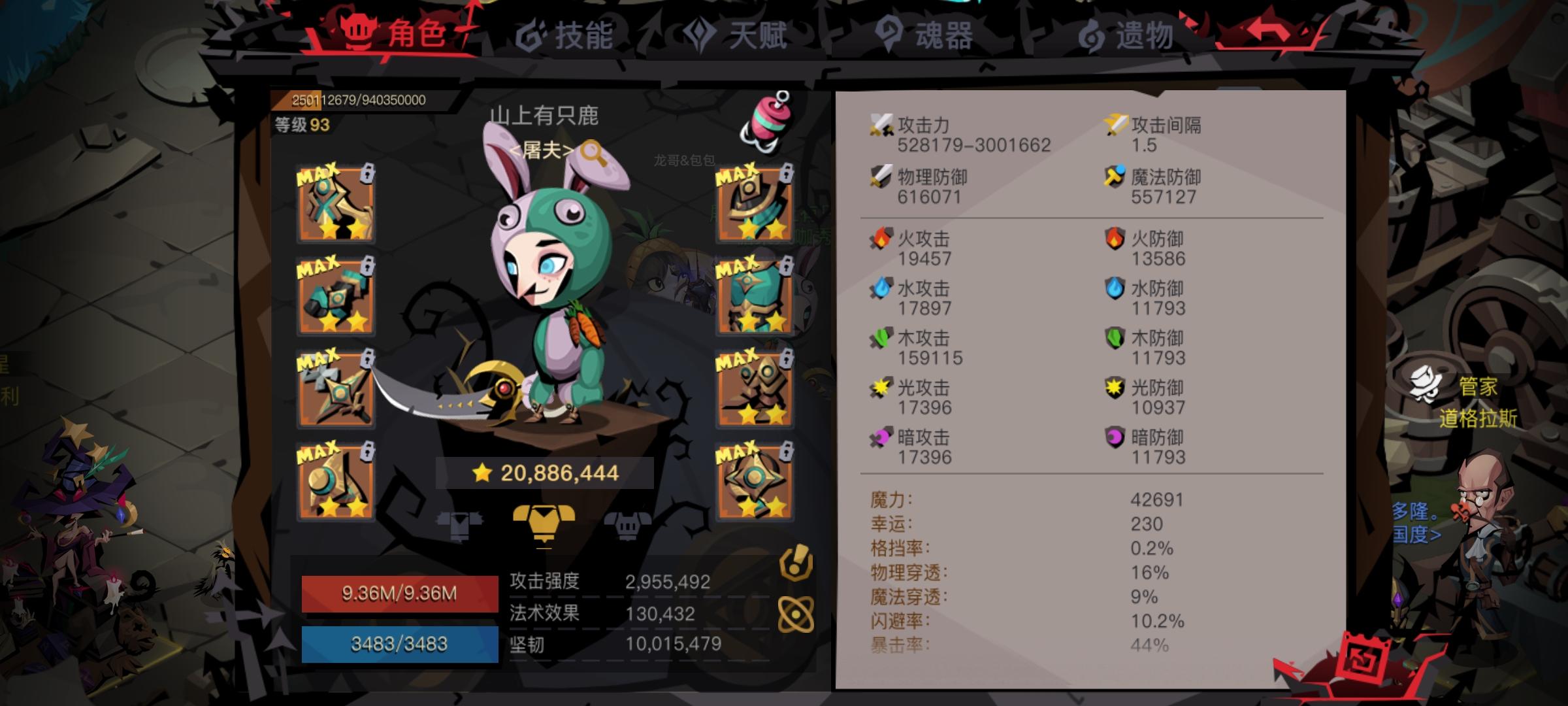Image resolution: width=1568 pixels, height=706 pixels.
Task: Select the light cloth armor type toggle
Action: click(461, 523)
